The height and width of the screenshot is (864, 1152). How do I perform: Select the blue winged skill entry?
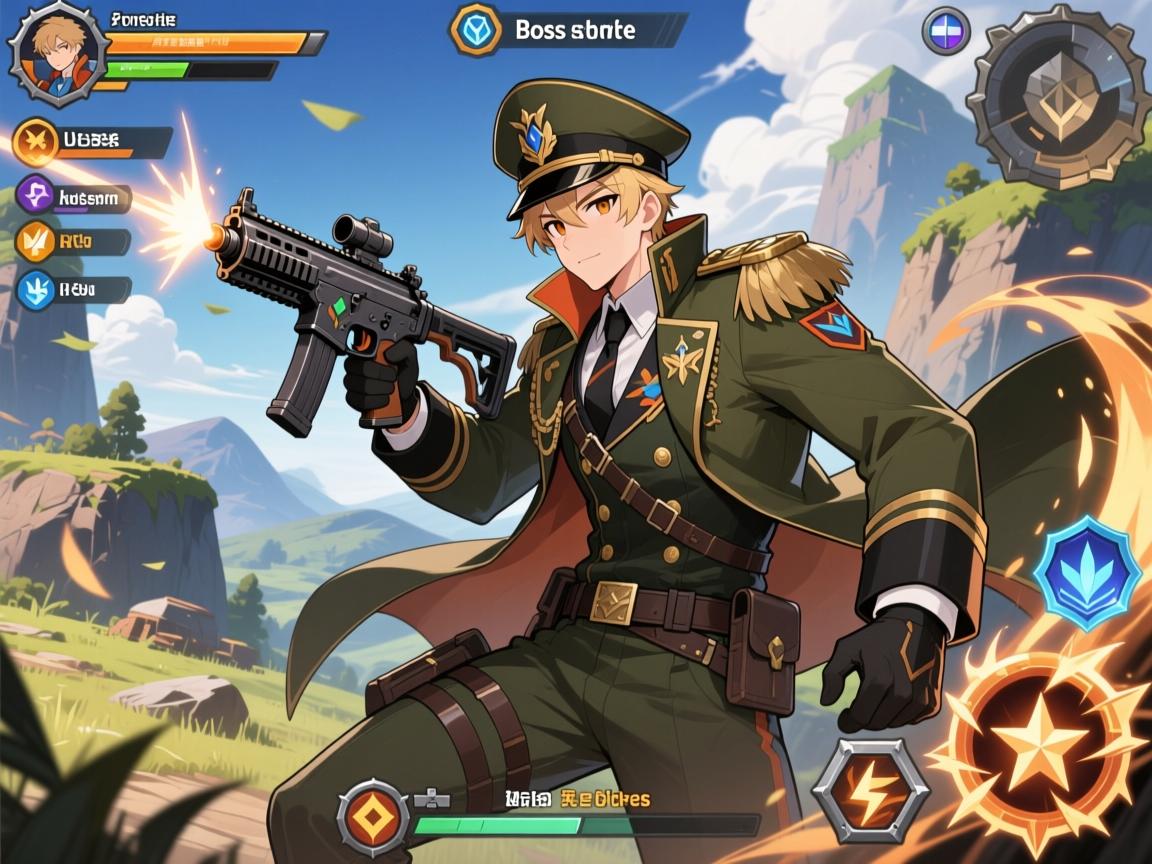pos(37,290)
